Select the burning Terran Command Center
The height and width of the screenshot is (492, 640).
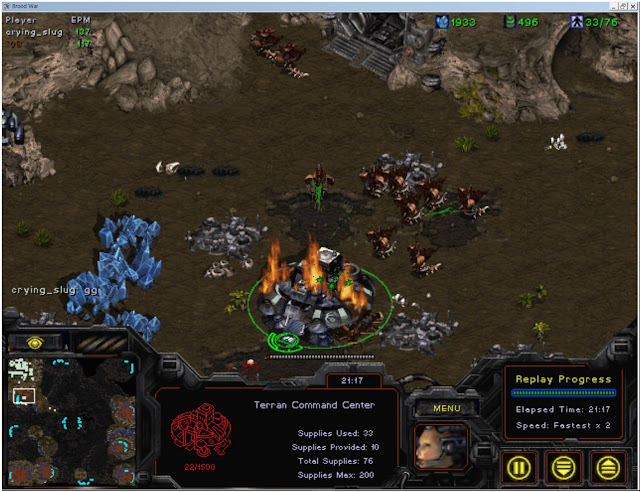pos(308,297)
